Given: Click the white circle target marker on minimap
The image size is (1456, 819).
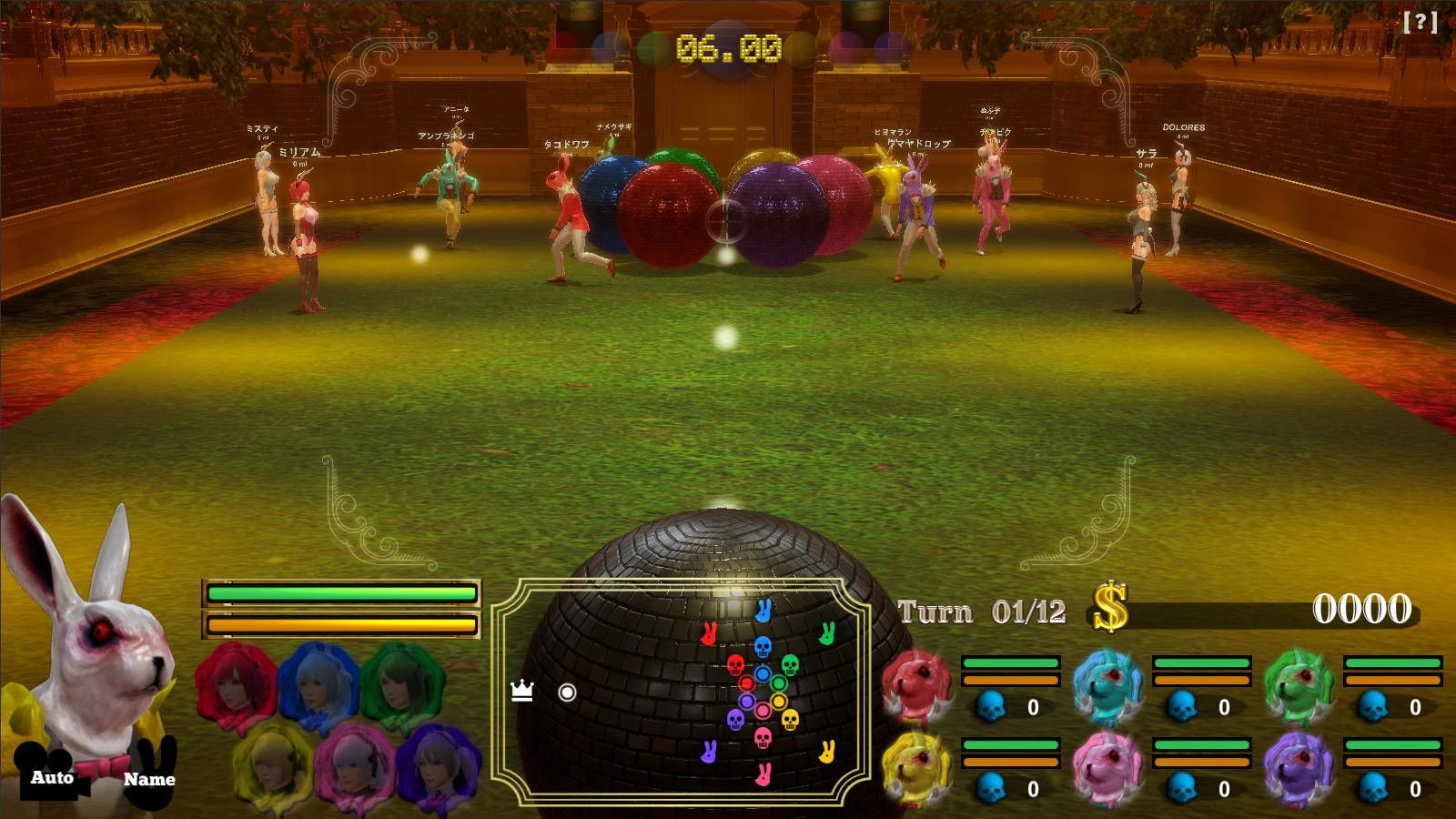Looking at the screenshot, I should tap(567, 693).
